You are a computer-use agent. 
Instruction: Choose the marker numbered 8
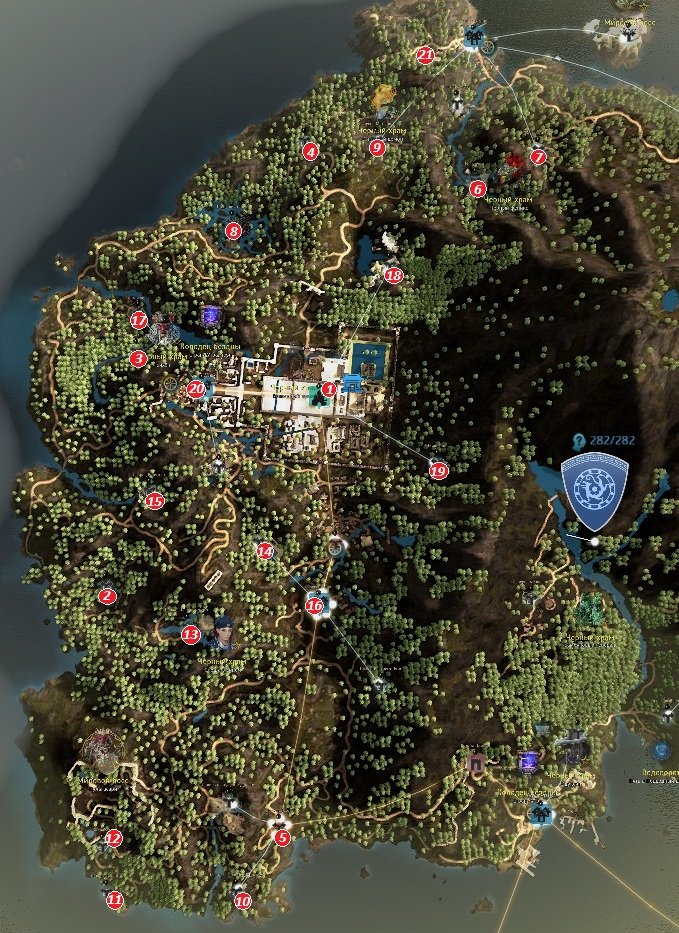(x=234, y=231)
